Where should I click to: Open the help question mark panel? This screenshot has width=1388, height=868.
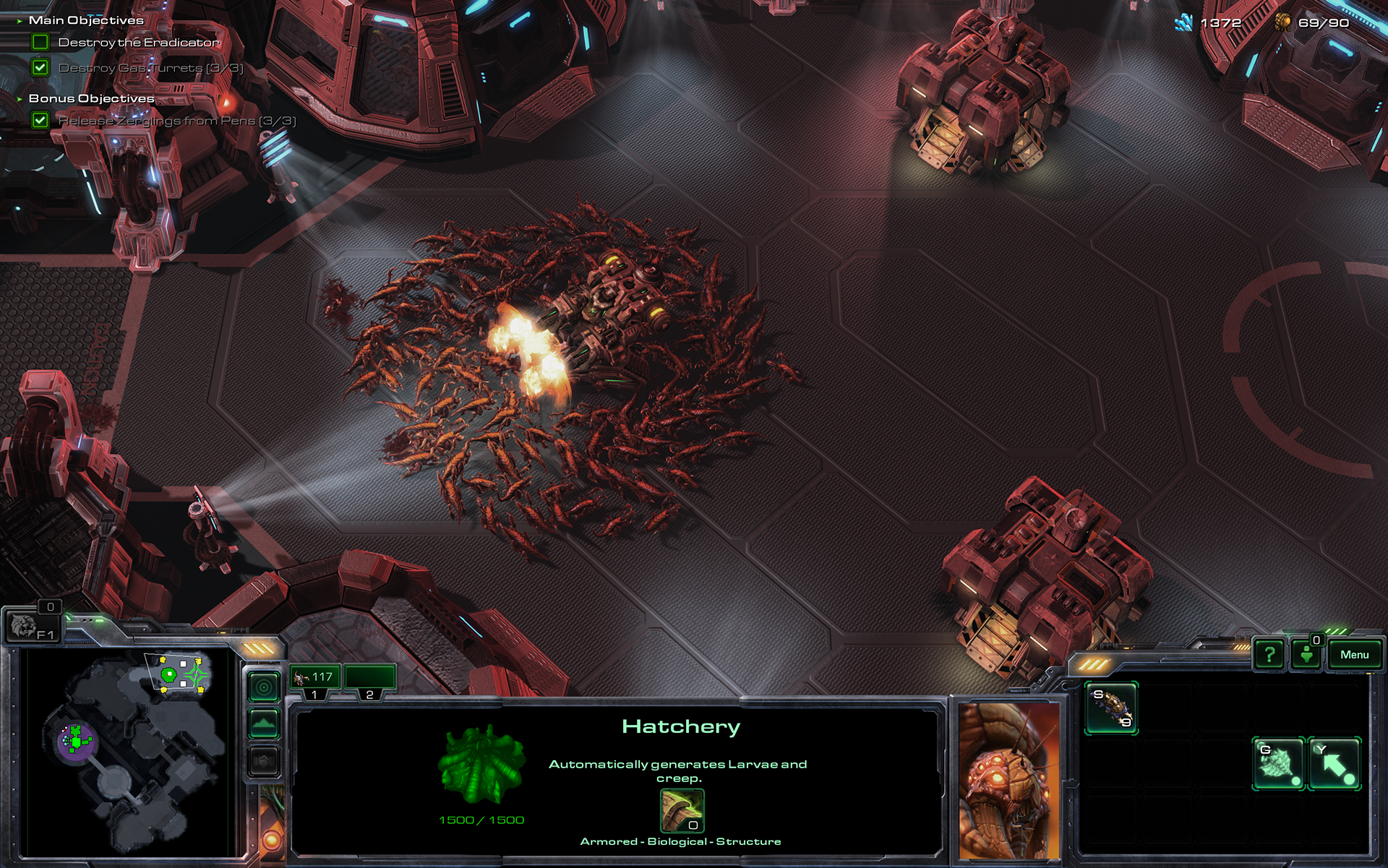(x=1269, y=655)
